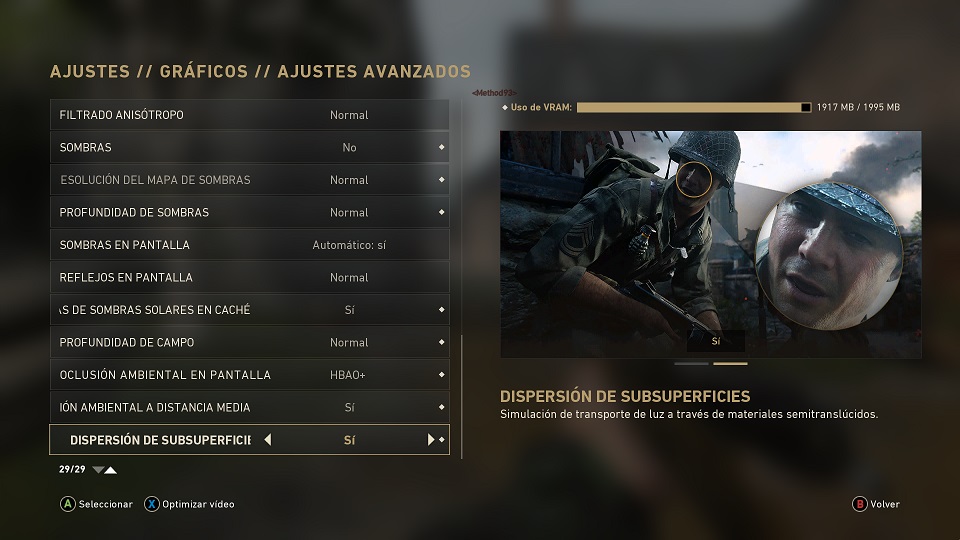The image size is (960, 540).
Task: Open the Profundidad de Sombras option
Action: tap(249, 212)
